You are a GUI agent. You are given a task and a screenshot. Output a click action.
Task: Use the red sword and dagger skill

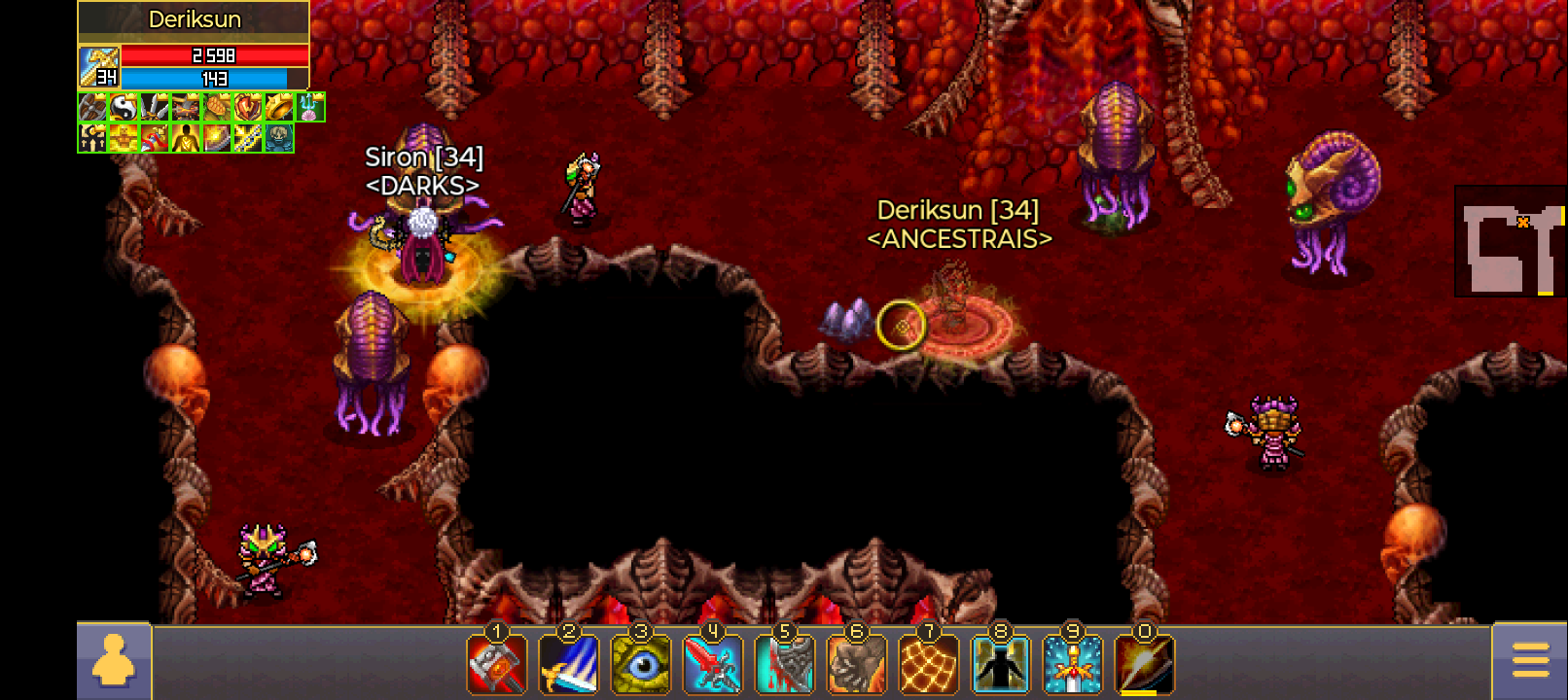pos(713,665)
